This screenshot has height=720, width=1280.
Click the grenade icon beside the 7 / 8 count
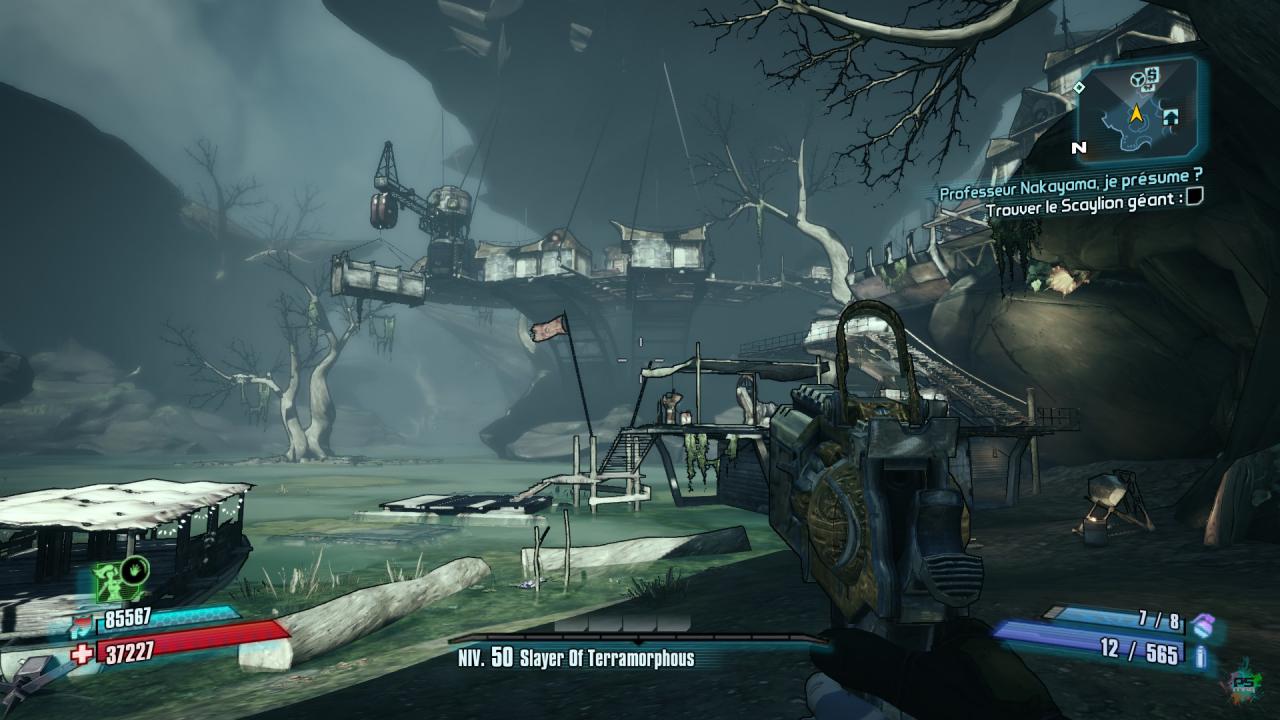click(x=1203, y=623)
